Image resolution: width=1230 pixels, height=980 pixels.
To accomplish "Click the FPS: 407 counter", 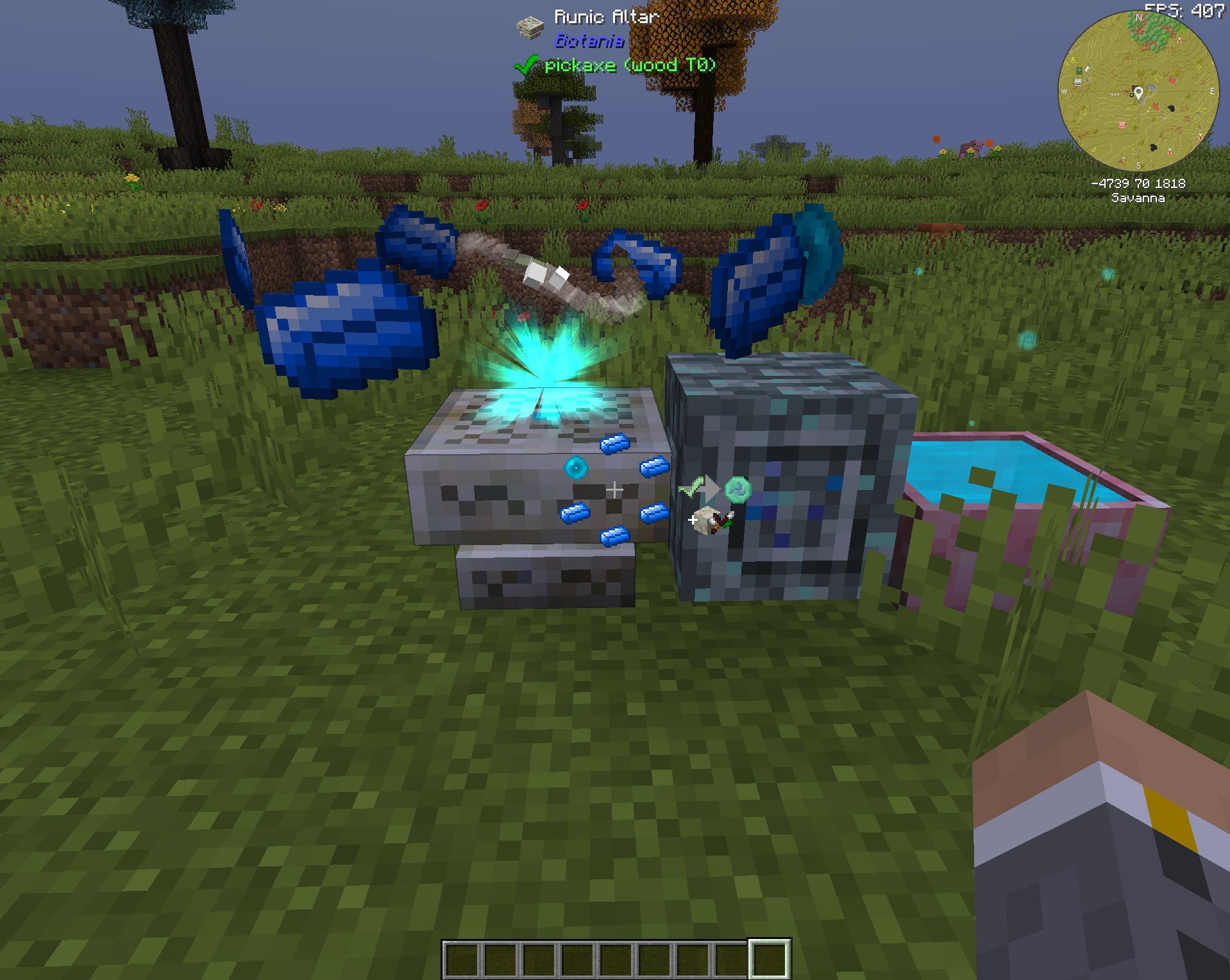I will pyautogui.click(x=1185, y=10).
